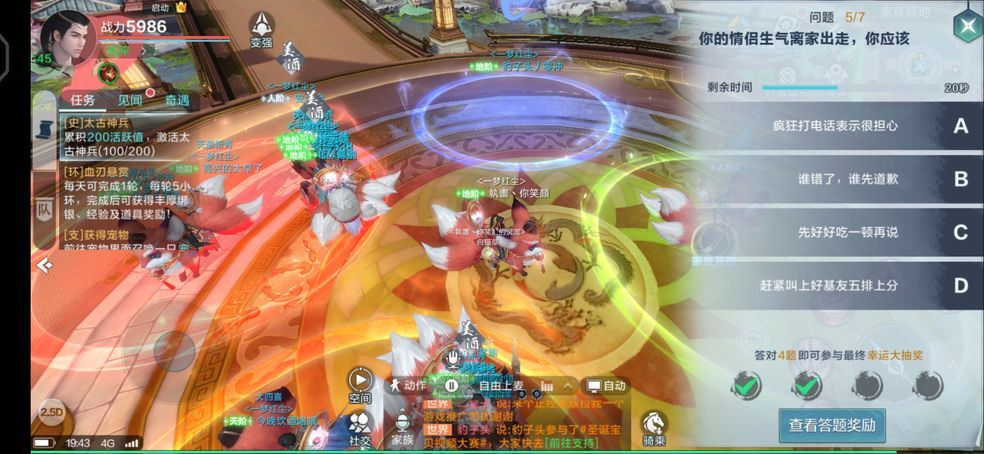984x454 pixels.
Task: Tap the player character portrait
Action: 68,38
